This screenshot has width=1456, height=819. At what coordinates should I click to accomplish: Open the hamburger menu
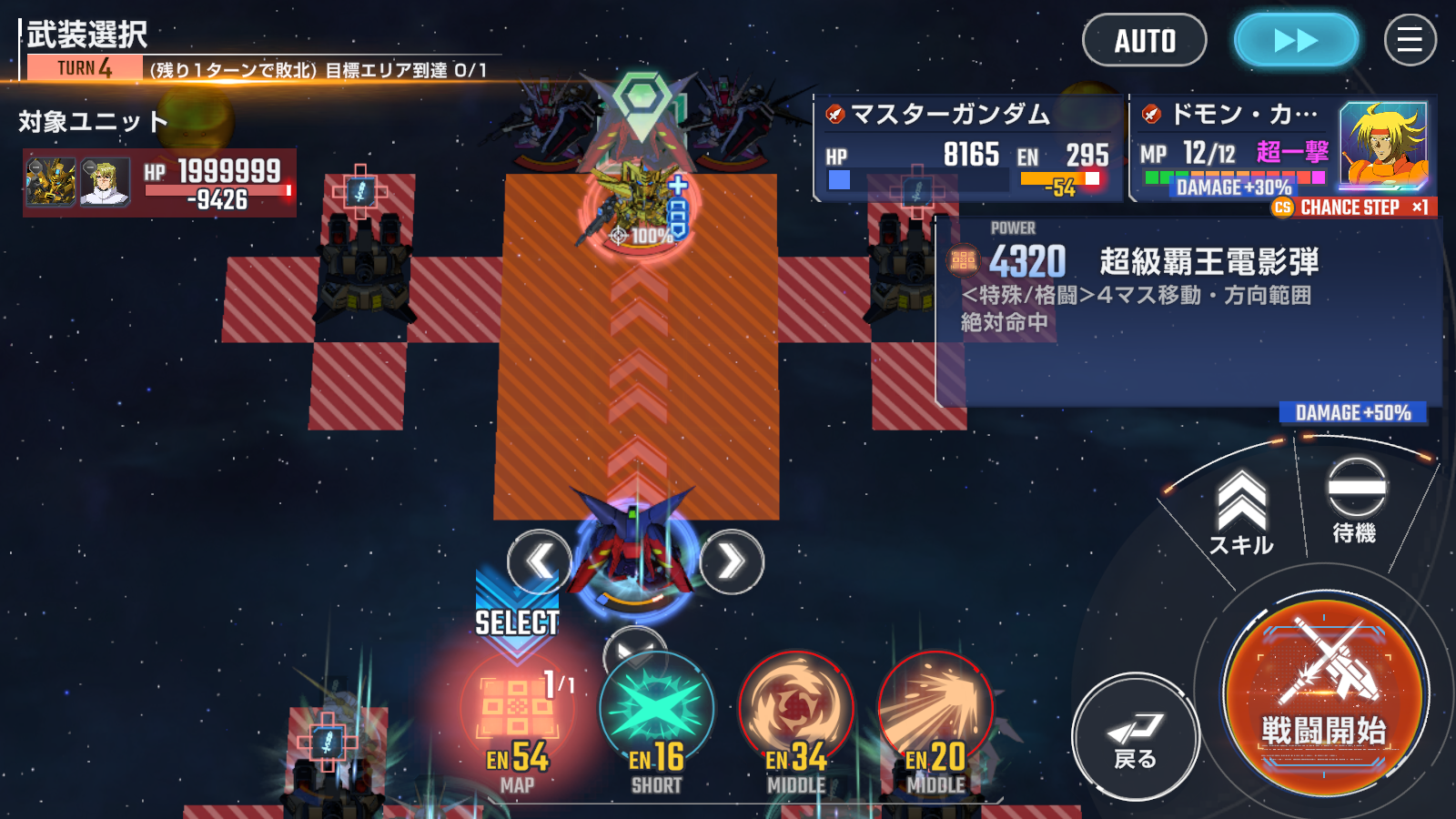(x=1410, y=41)
